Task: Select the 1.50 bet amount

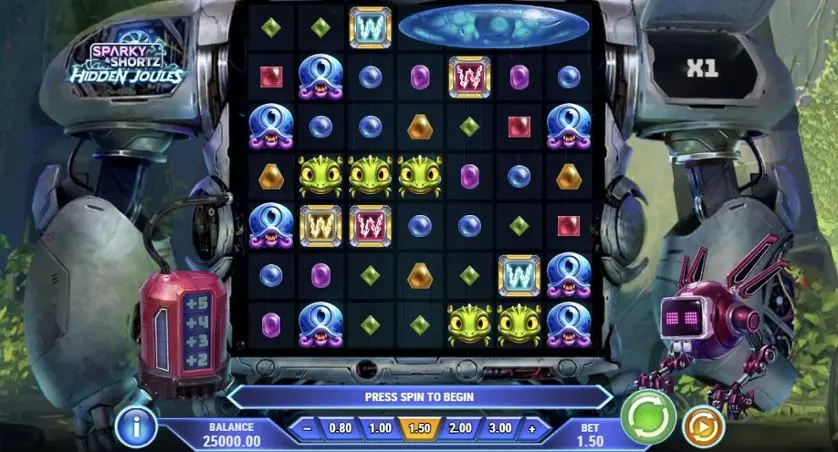Action: pos(420,428)
